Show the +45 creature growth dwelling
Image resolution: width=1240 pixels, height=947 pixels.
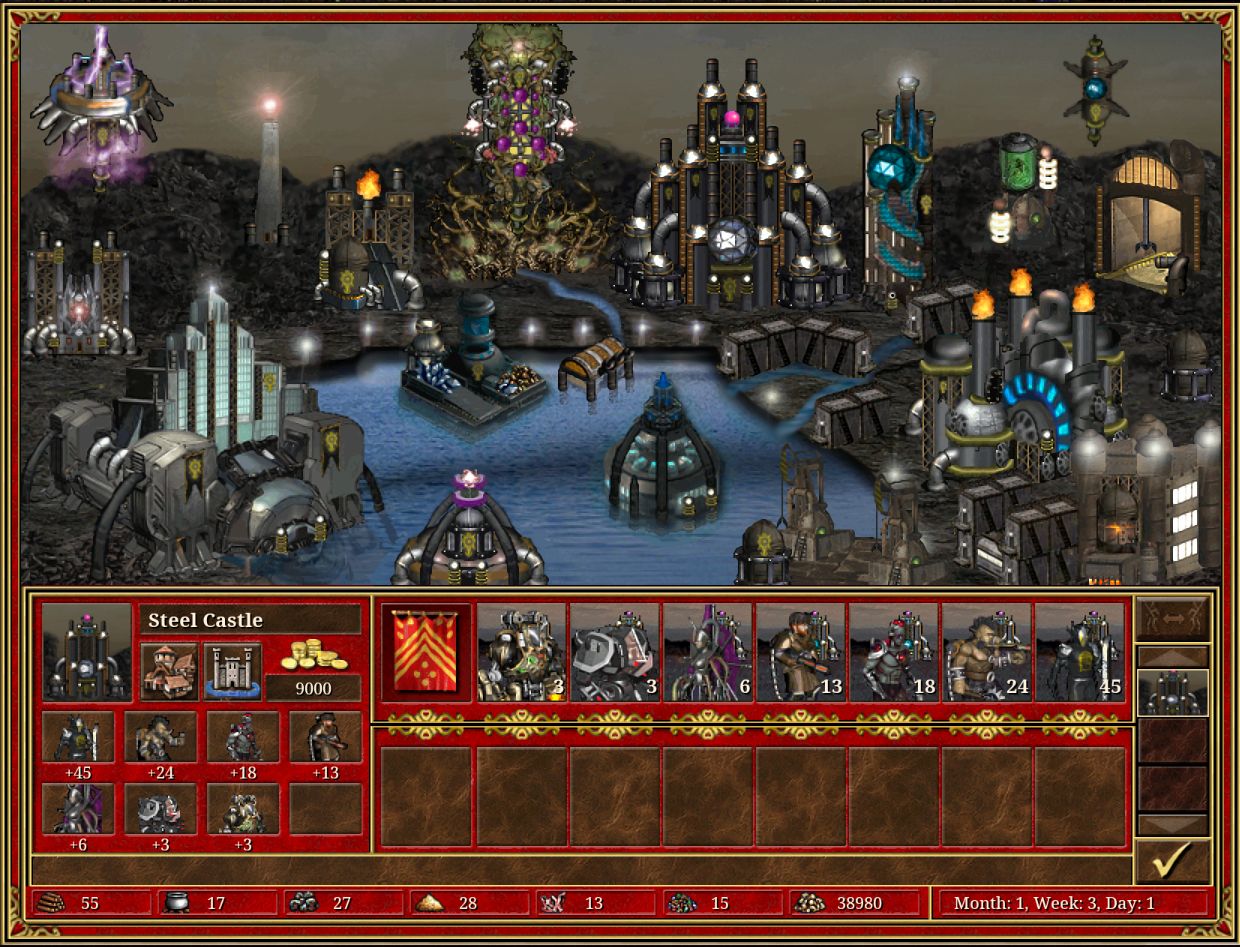pyautogui.click(x=78, y=738)
